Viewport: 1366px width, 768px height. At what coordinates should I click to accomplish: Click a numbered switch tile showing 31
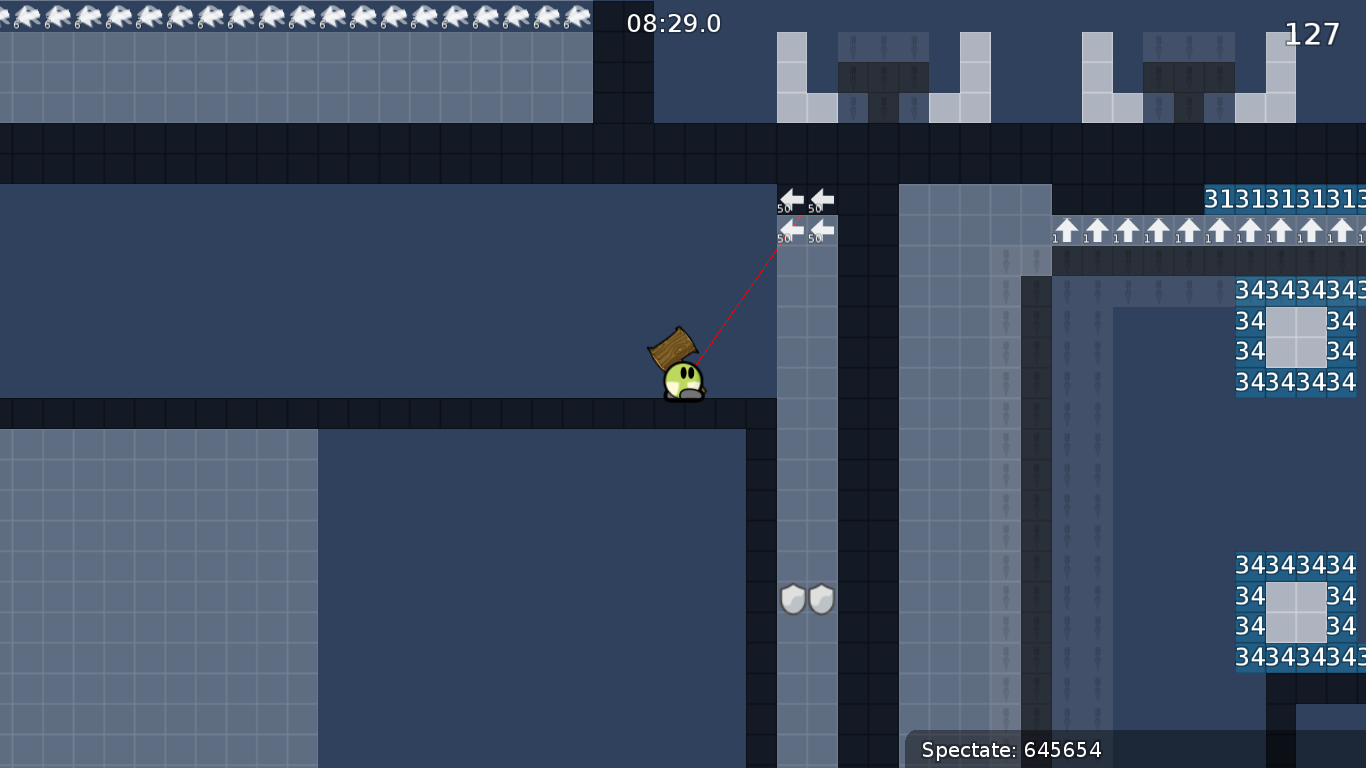pos(1218,199)
